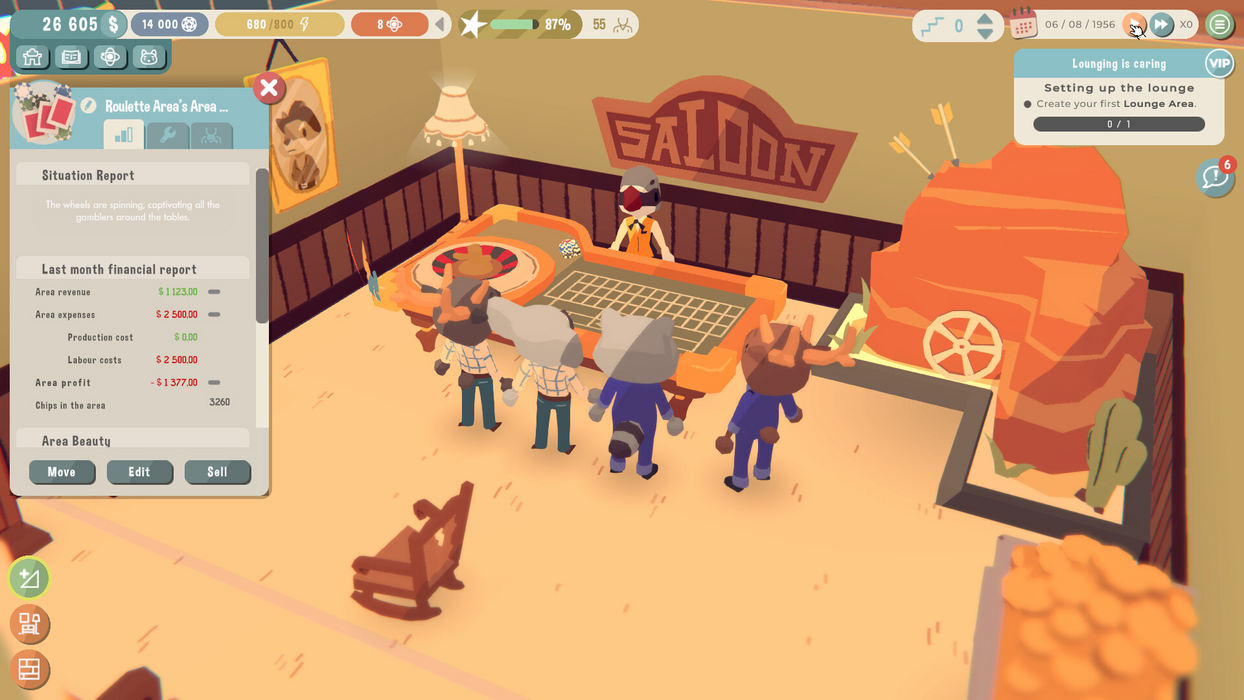Close the Roulette Area panel
Image resolution: width=1244 pixels, height=700 pixels.
(268, 88)
